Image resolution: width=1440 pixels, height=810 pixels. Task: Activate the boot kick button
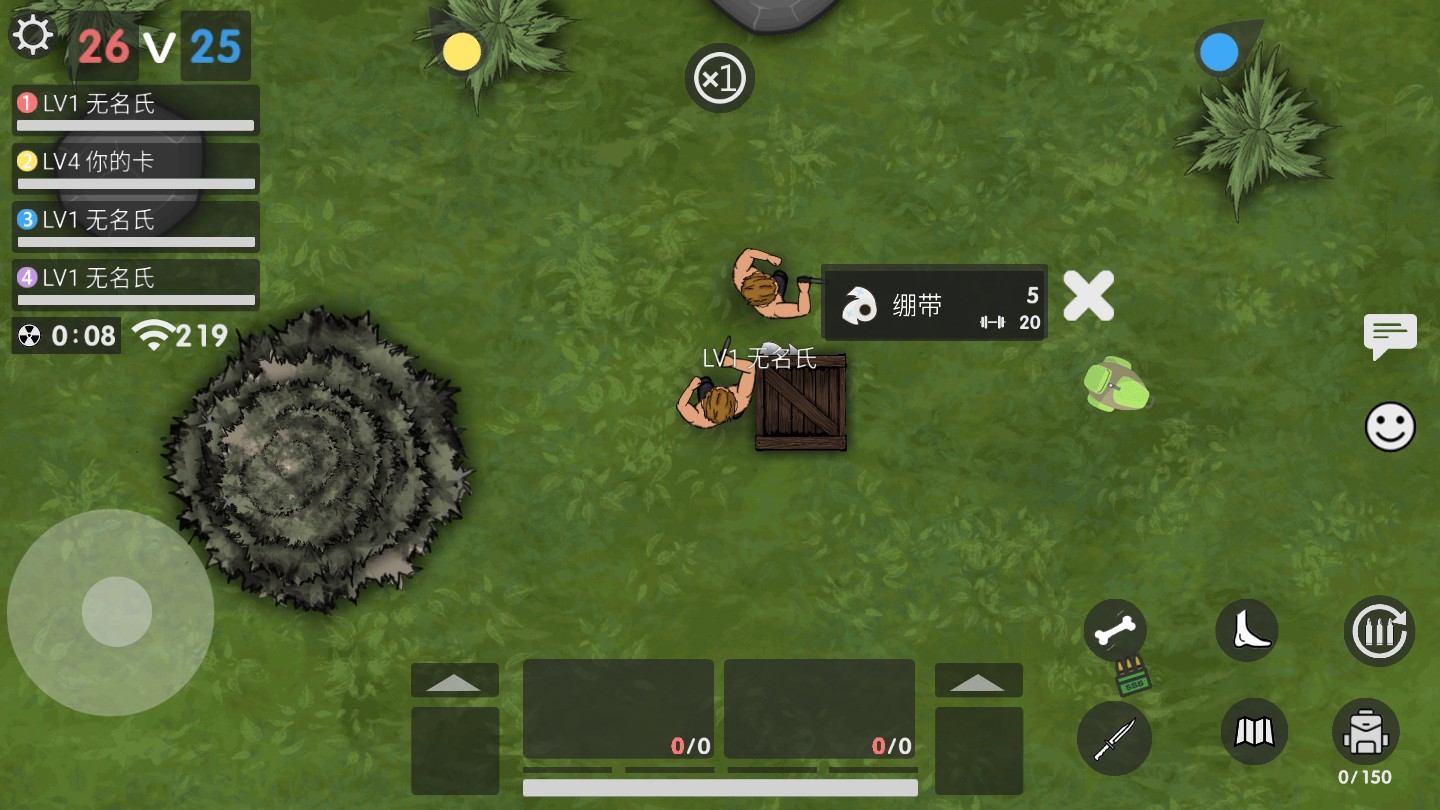(1246, 631)
